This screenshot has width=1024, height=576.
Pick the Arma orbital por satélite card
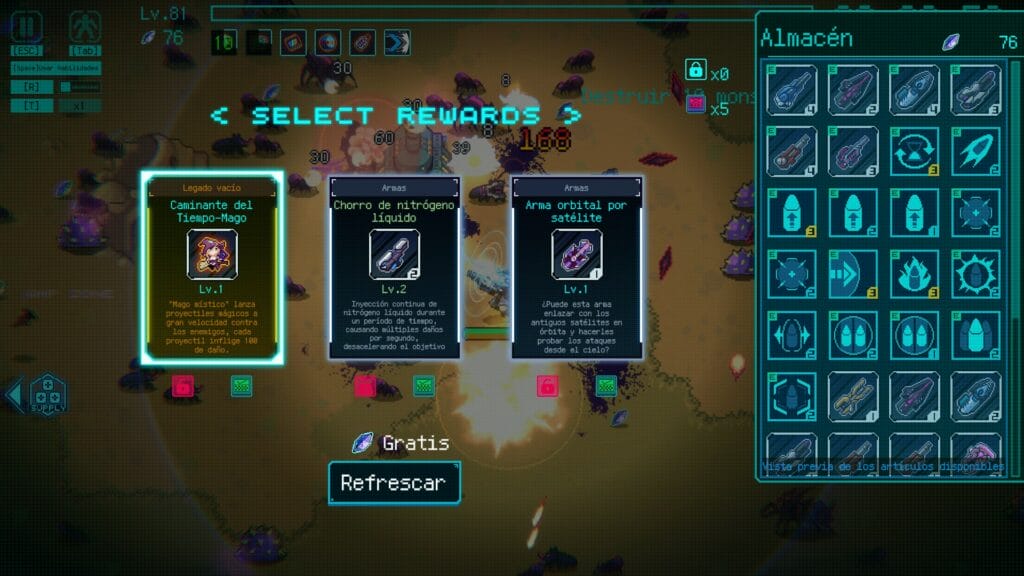click(x=577, y=269)
